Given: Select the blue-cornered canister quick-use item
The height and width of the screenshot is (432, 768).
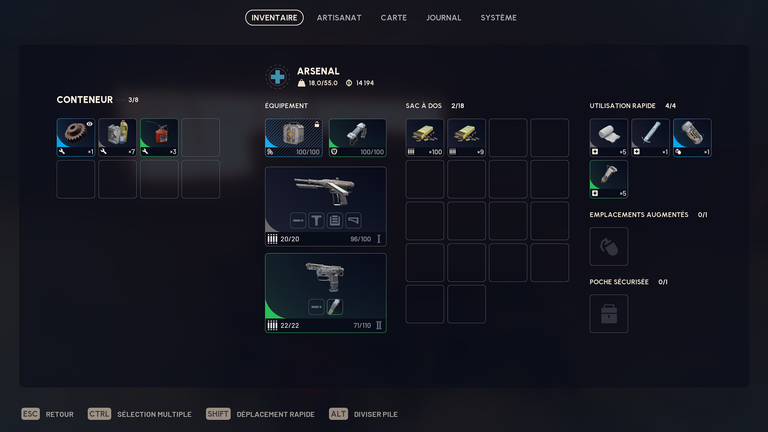Looking at the screenshot, I should point(692,138).
